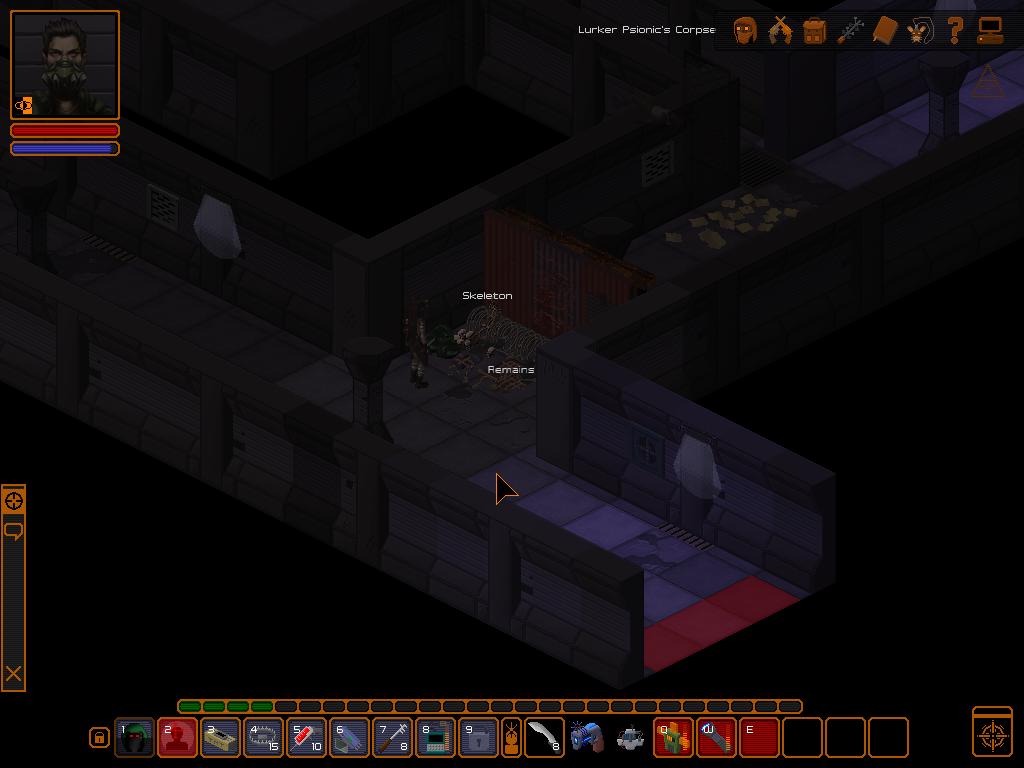Use the bear trap in slot 4

point(263,738)
